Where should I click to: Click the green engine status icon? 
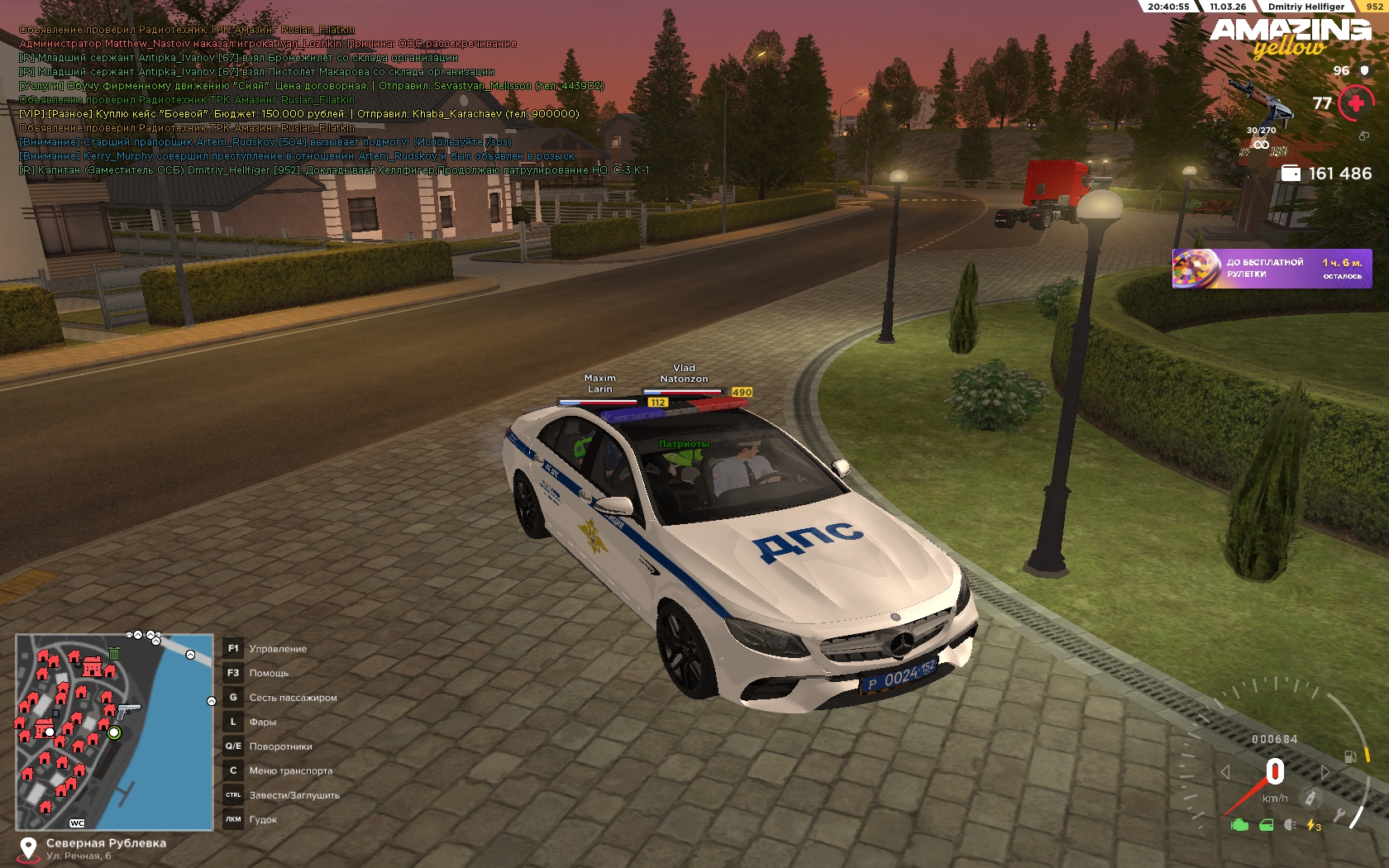(1239, 824)
